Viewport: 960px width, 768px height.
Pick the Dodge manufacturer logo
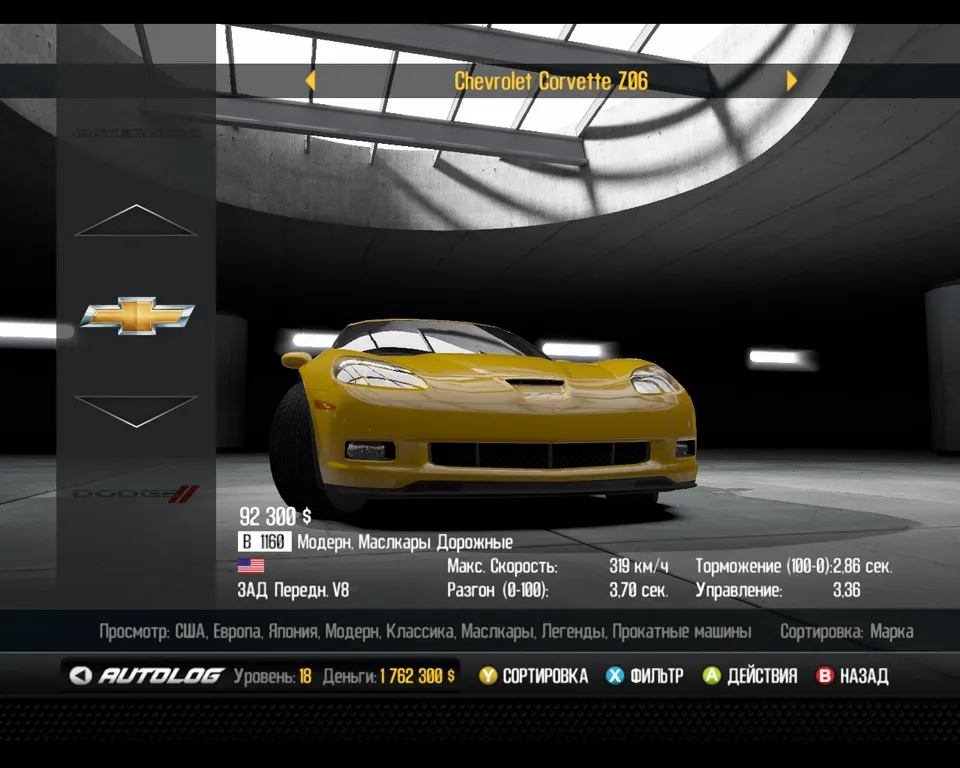pos(137,493)
